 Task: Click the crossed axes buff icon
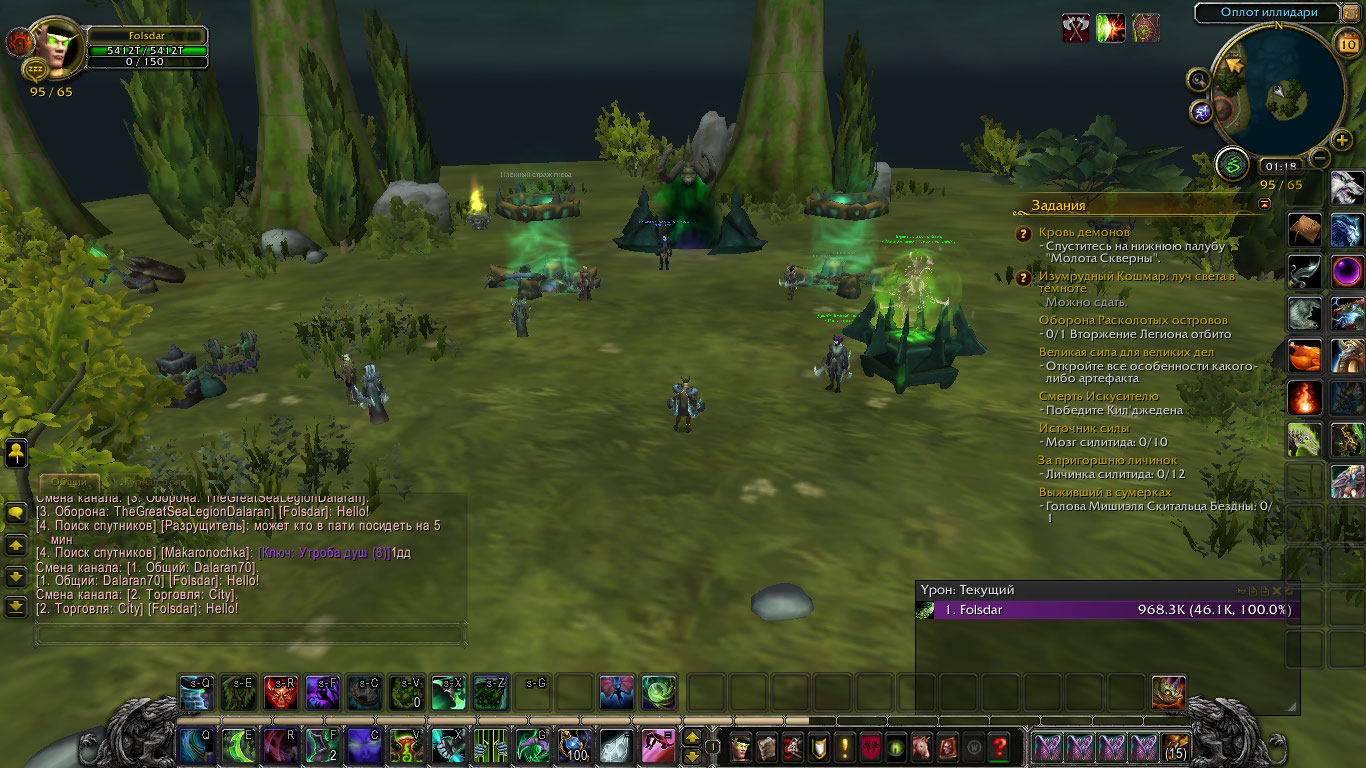1076,28
